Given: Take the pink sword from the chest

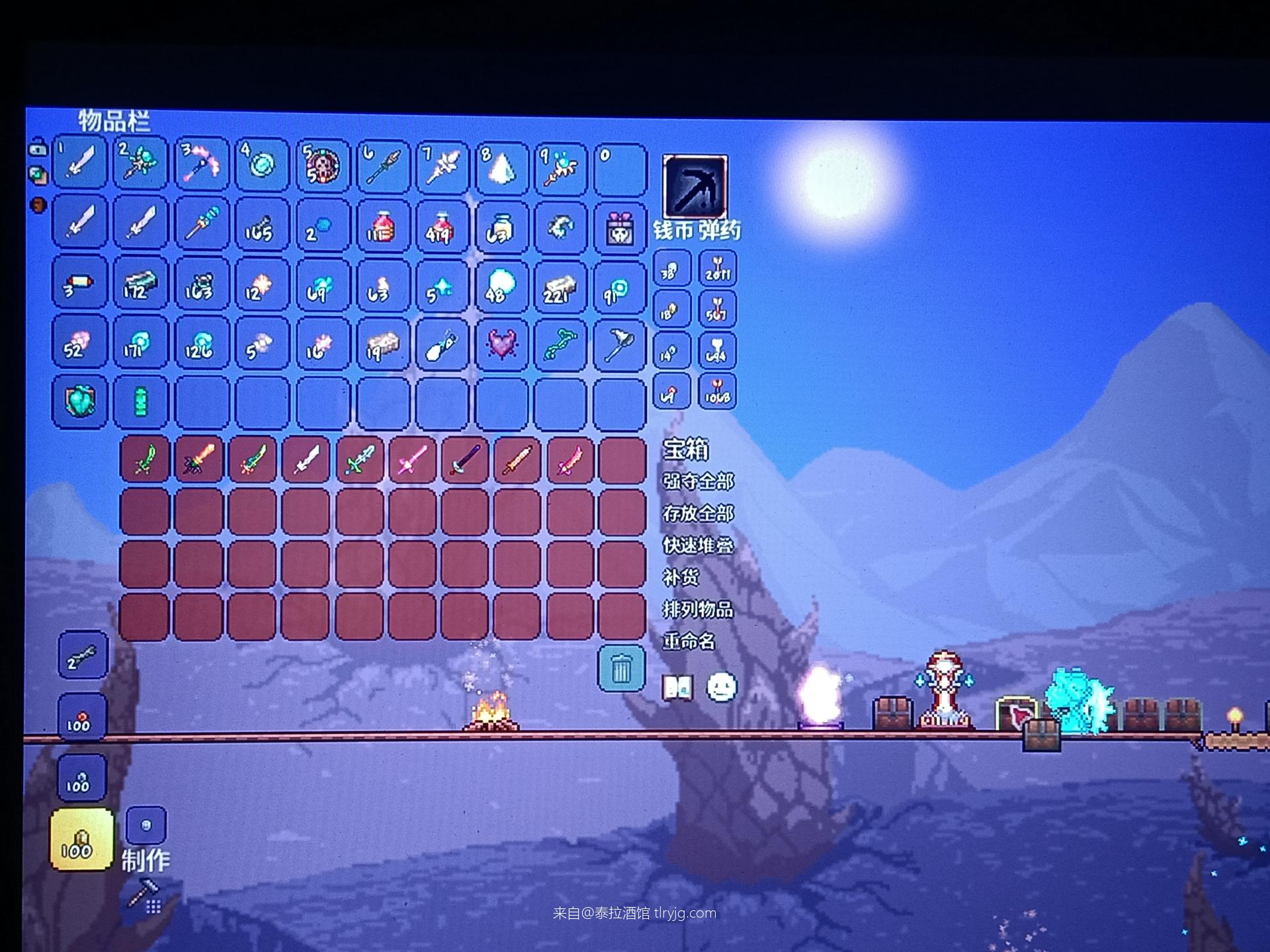Looking at the screenshot, I should tap(411, 459).
